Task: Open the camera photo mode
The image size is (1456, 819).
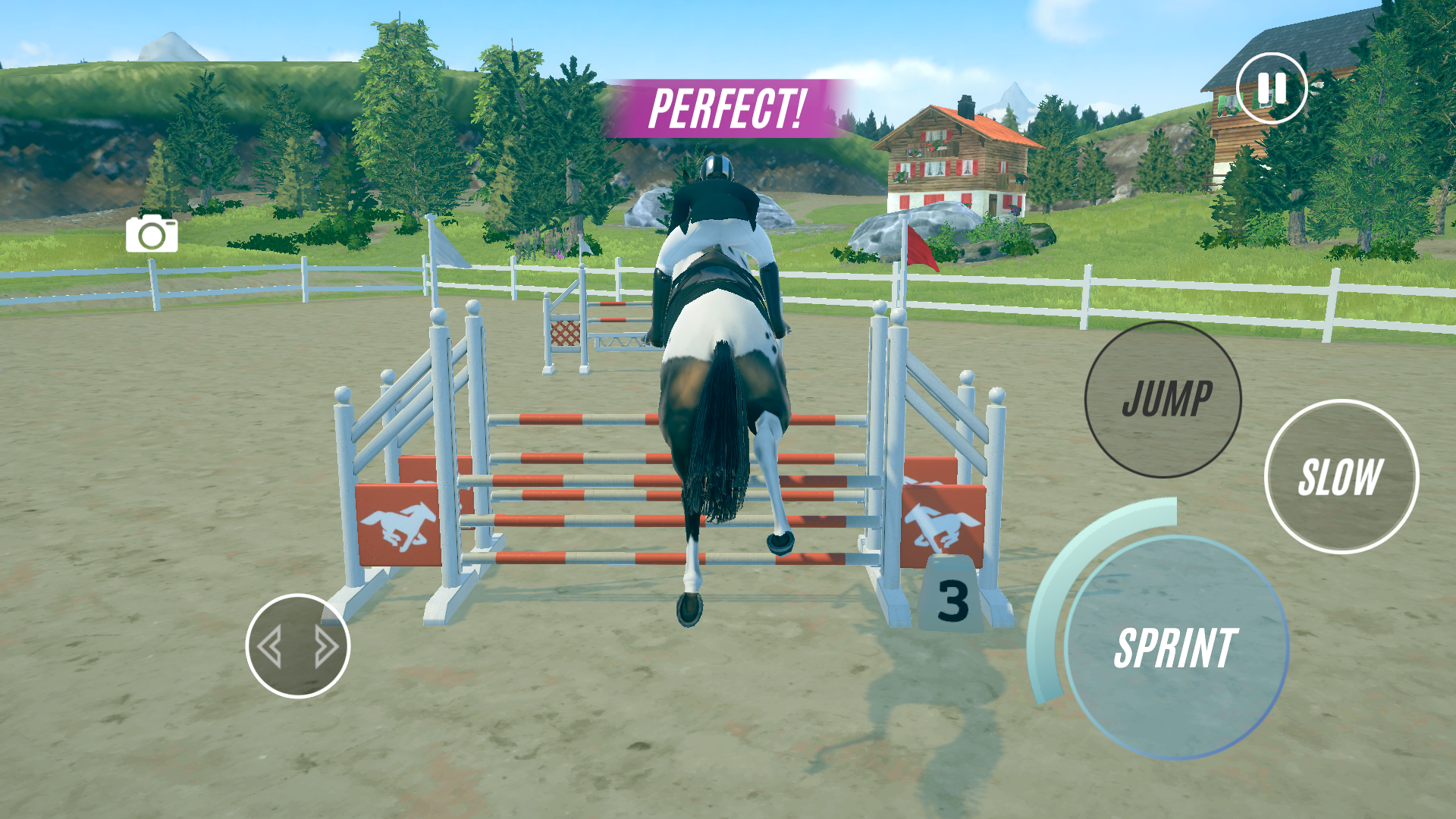Action: tap(152, 234)
